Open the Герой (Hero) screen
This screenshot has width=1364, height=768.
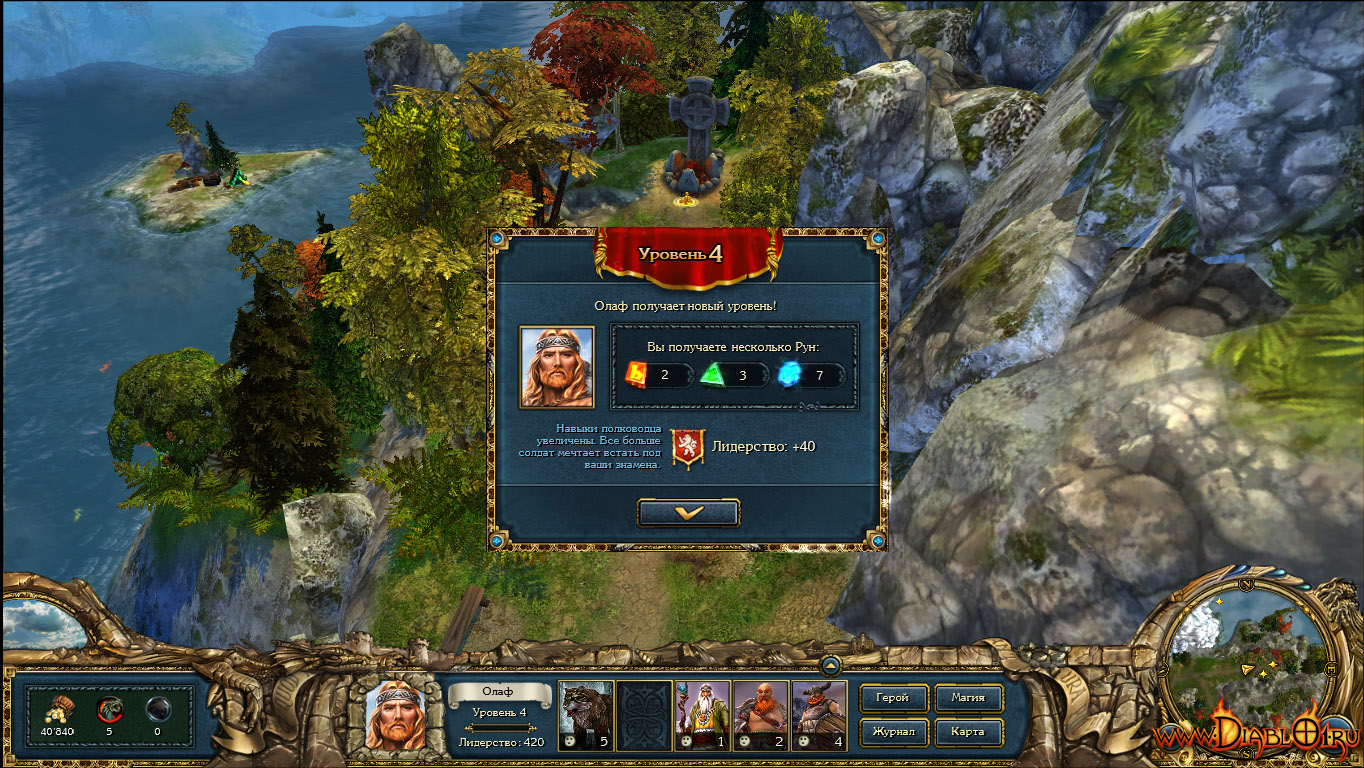coord(892,698)
